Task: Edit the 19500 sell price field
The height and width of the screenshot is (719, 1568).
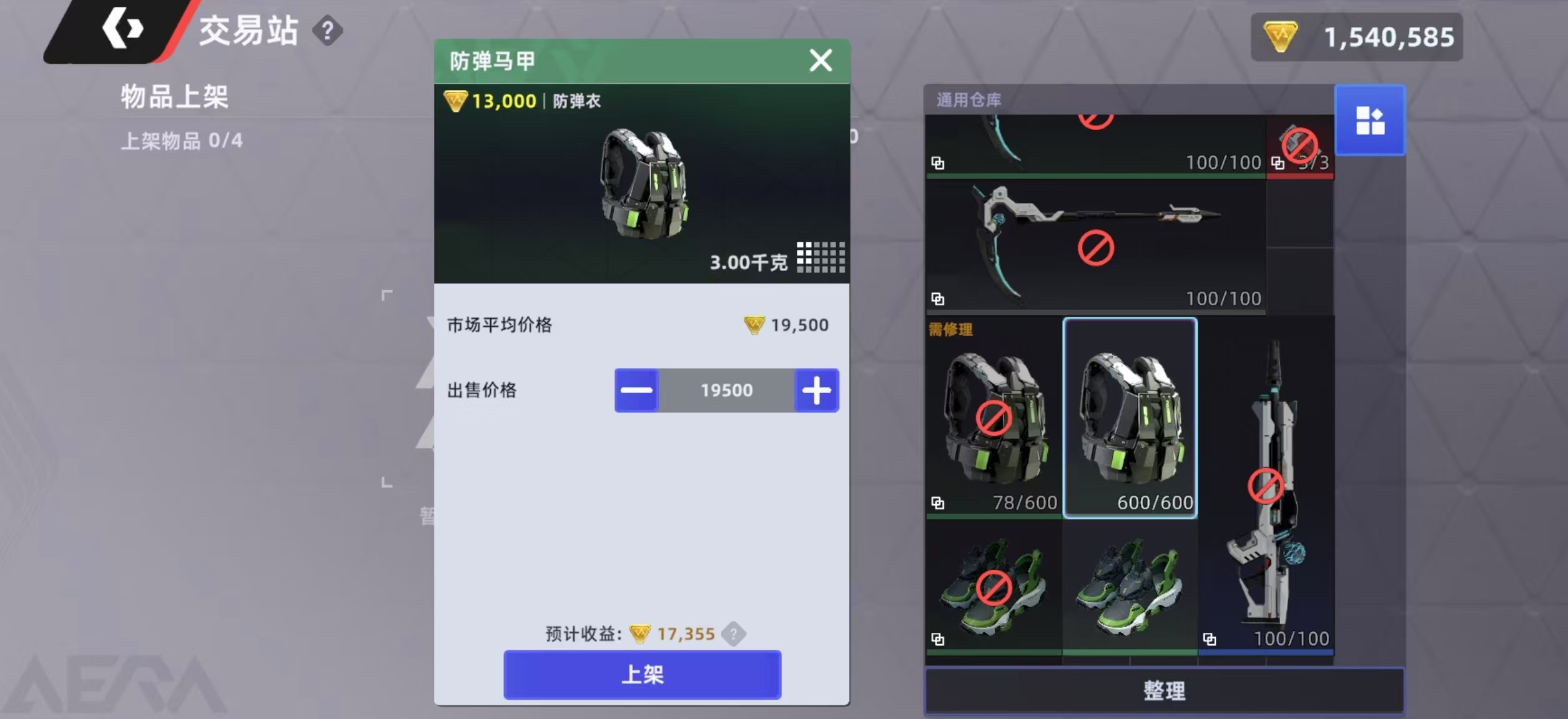Action: pyautogui.click(x=726, y=390)
